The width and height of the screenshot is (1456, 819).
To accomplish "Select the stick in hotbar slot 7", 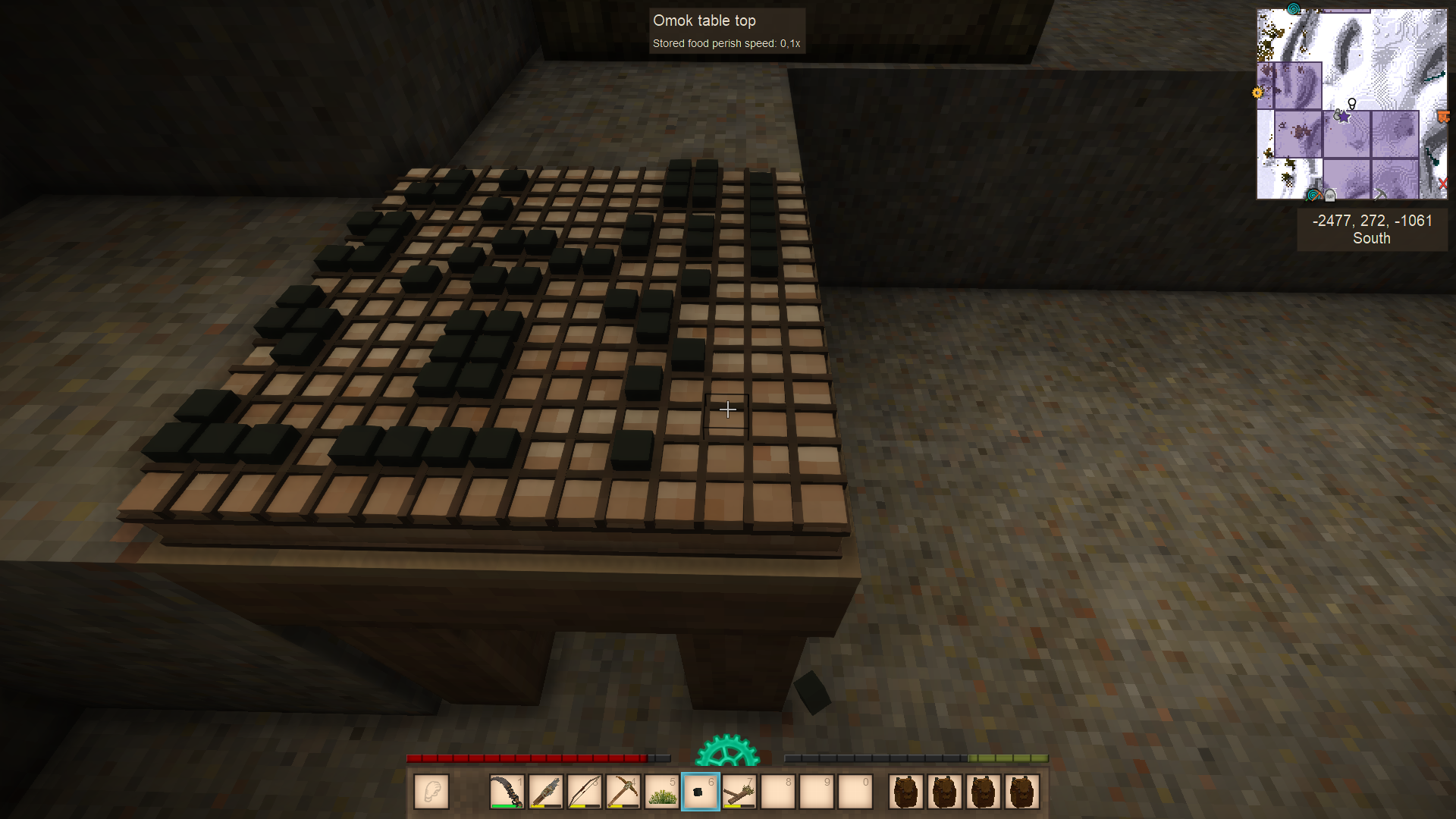I will pyautogui.click(x=740, y=792).
